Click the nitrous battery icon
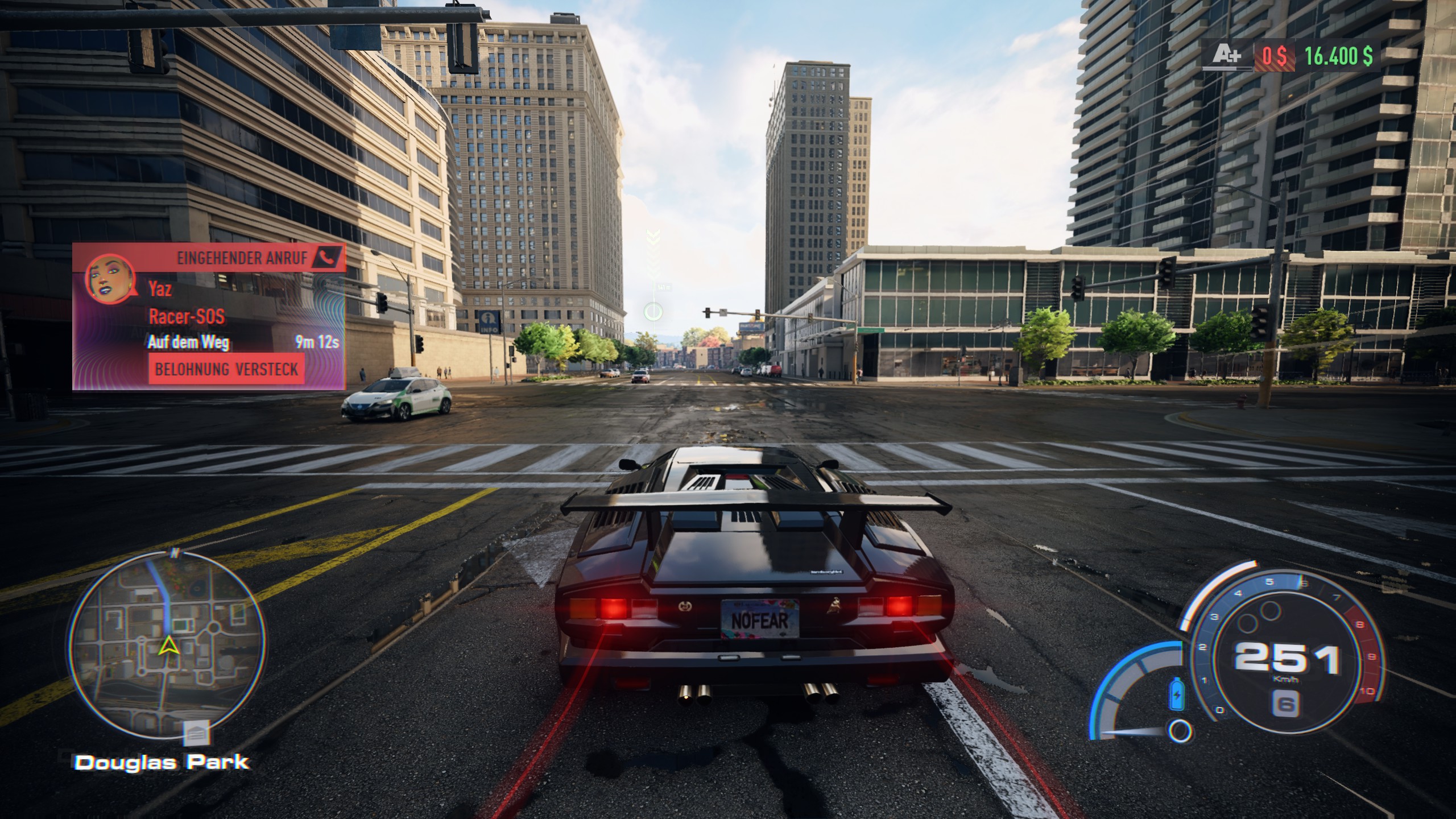The image size is (1456, 819). 1176,693
